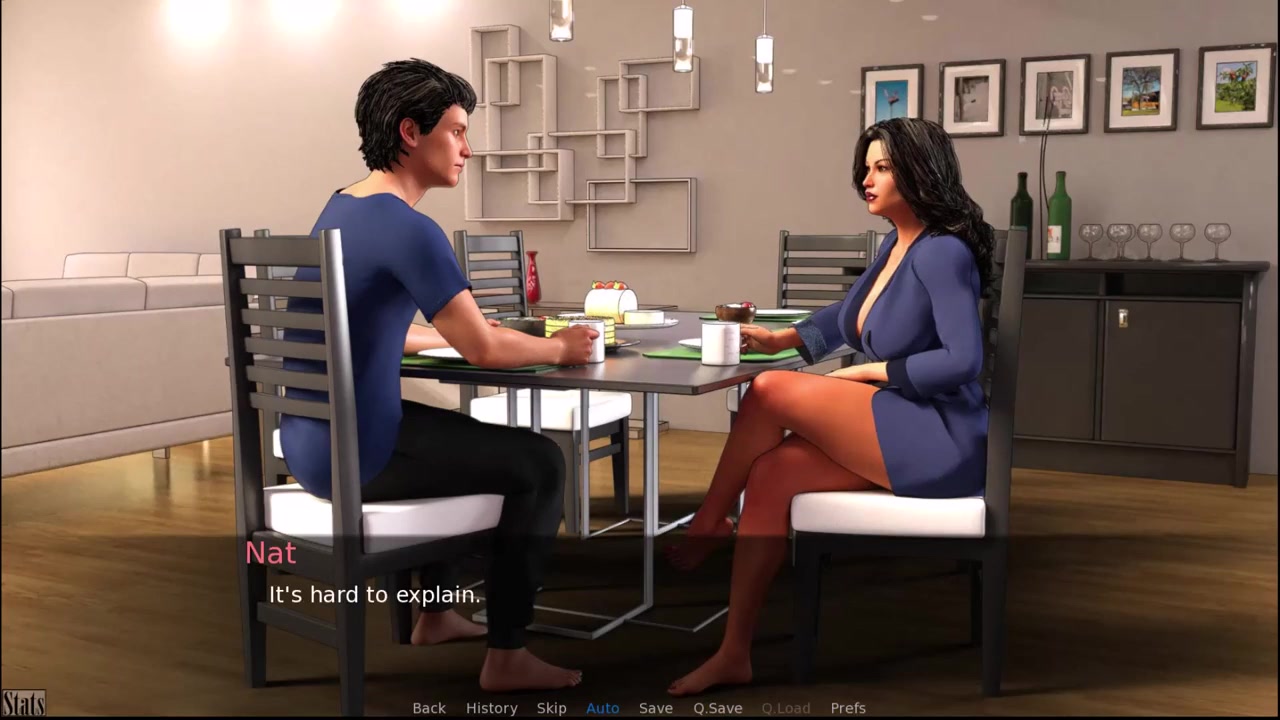Open the Prefs settings menu
This screenshot has width=1280, height=720.
[x=848, y=708]
